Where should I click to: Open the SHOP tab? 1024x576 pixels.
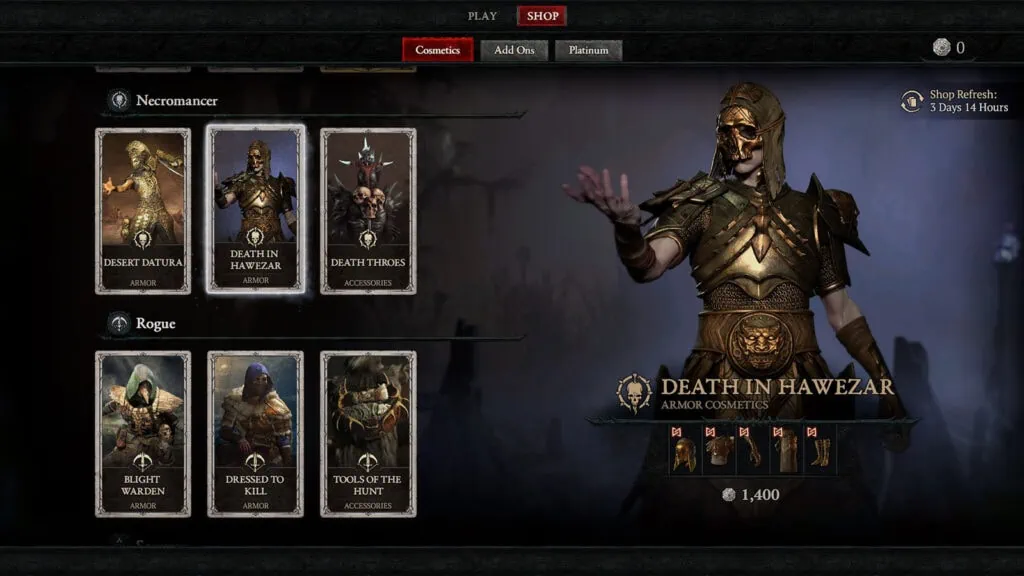(542, 16)
